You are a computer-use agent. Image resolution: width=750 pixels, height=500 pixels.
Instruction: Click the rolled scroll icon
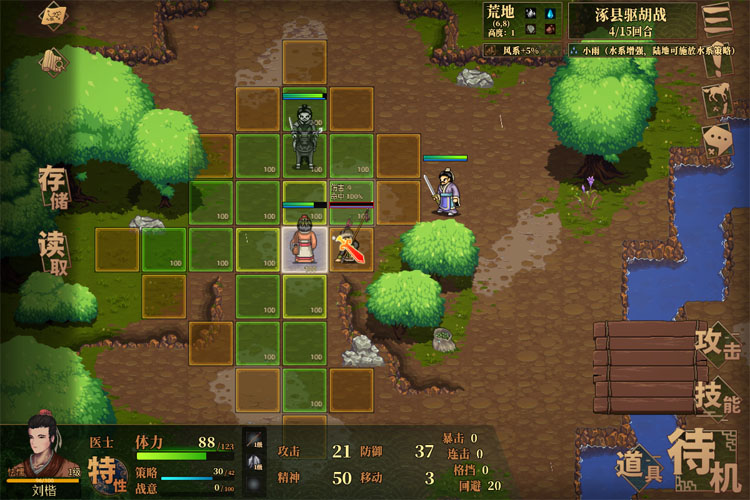pyautogui.click(x=54, y=61)
